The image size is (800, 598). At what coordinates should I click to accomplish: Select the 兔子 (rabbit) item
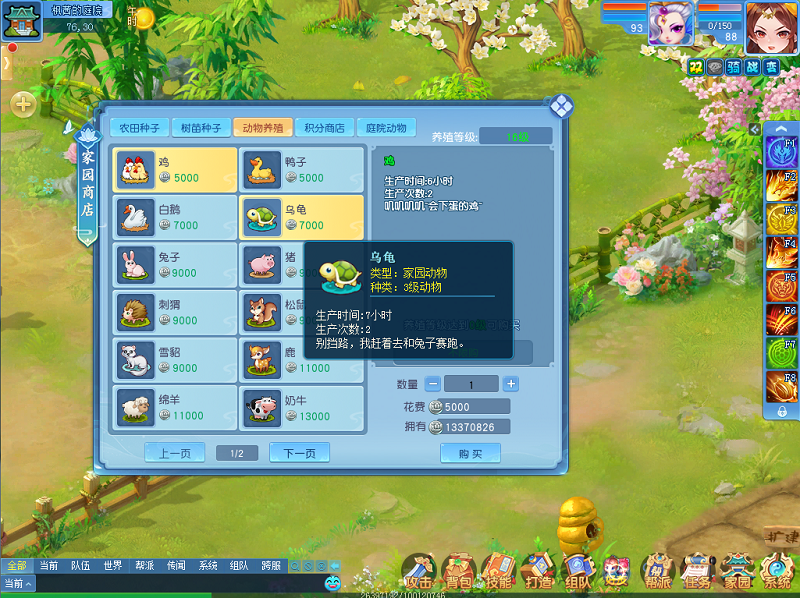175,264
